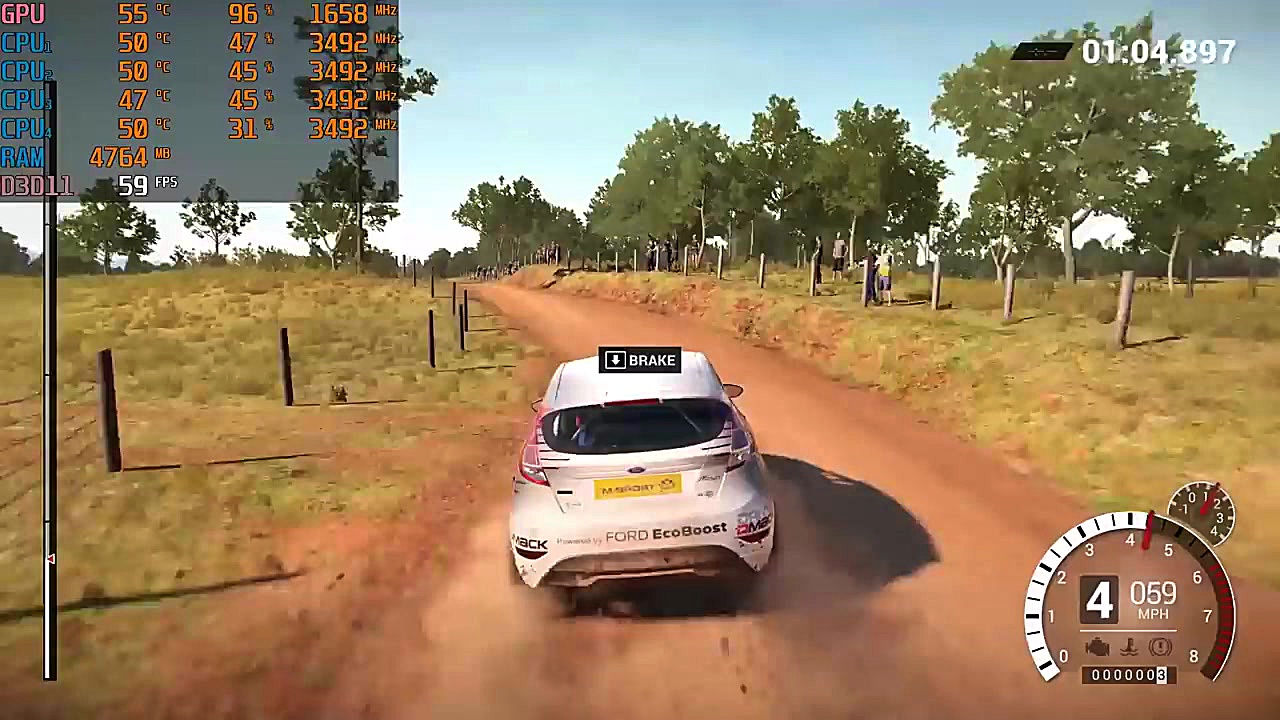
Task: Select the coolant temperature warning icon
Action: [x=1129, y=647]
